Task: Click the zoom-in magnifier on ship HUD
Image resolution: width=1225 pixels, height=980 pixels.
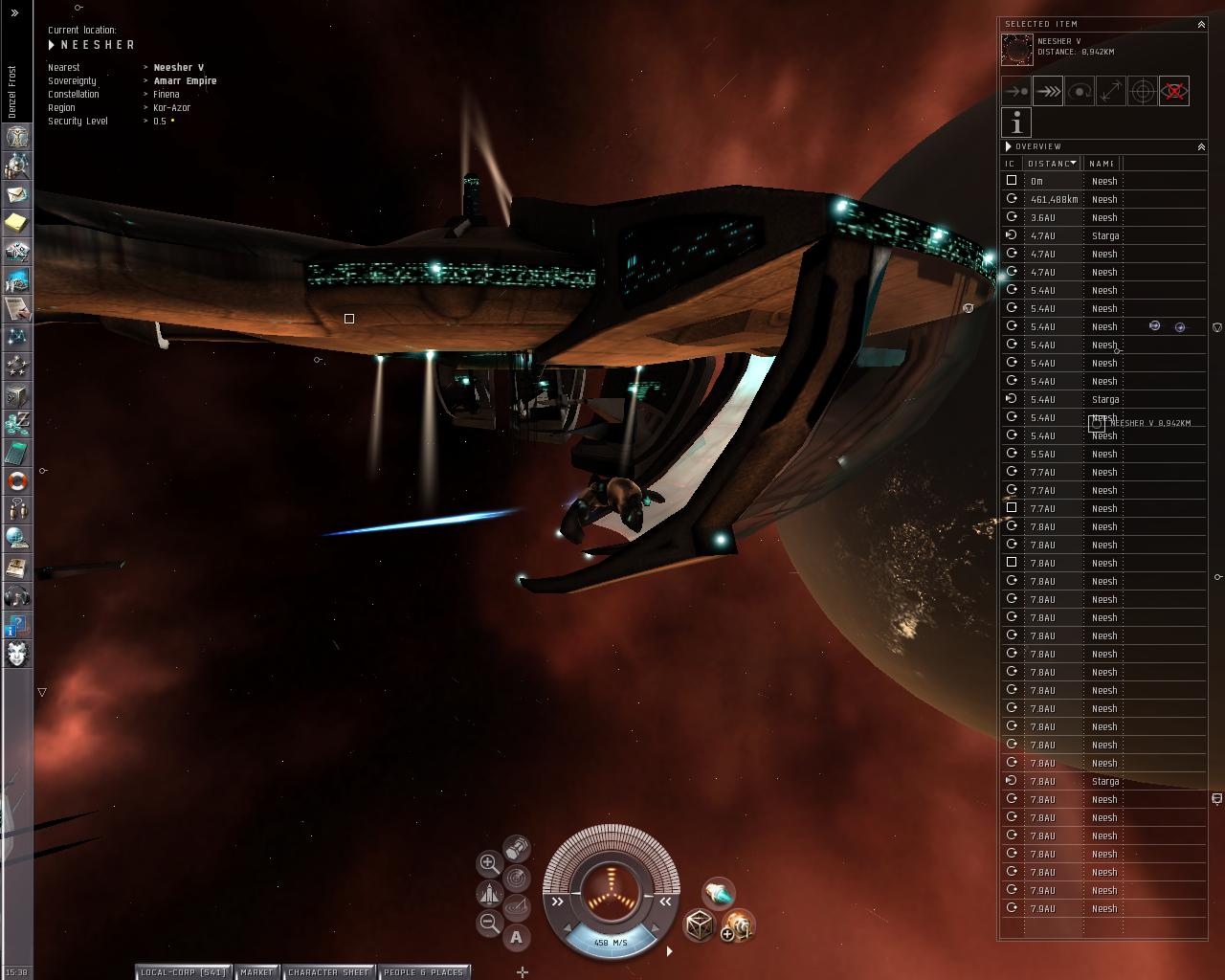Action: 488,863
